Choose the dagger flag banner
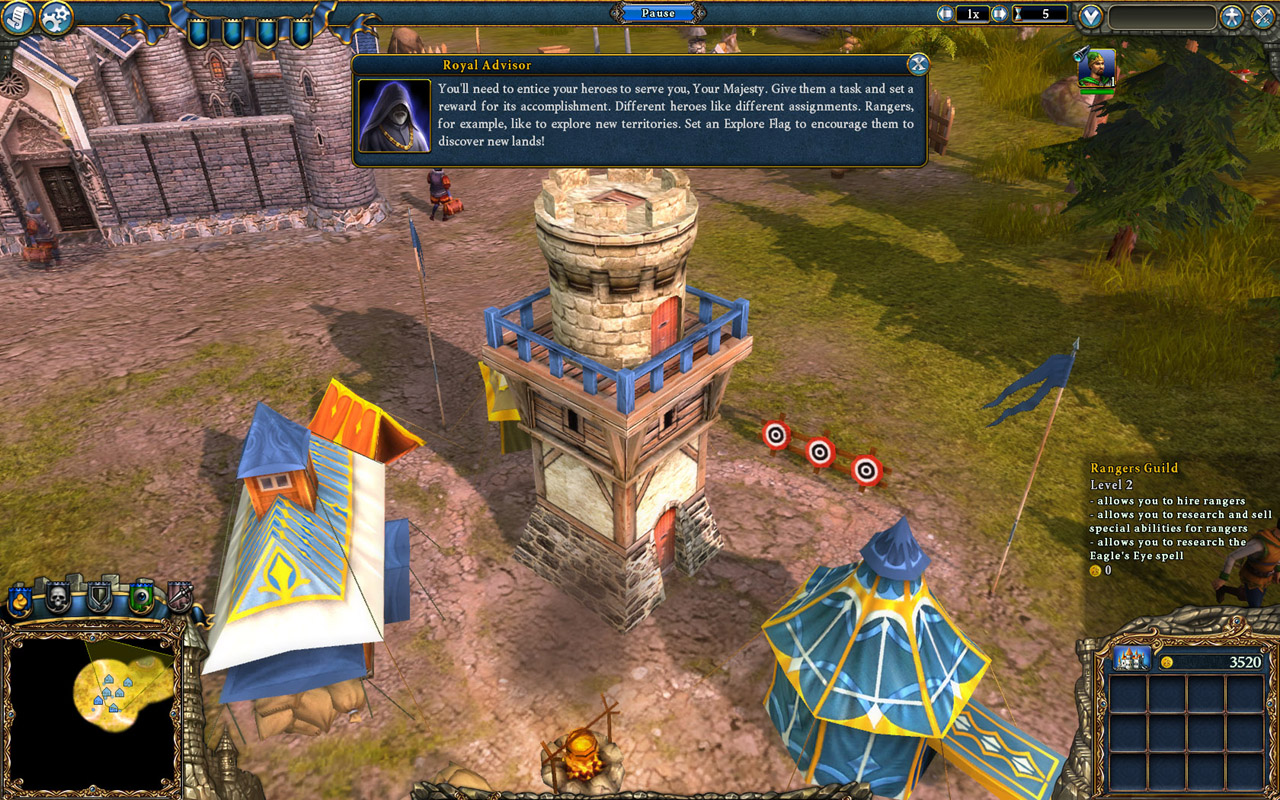The height and width of the screenshot is (800, 1280). point(180,597)
